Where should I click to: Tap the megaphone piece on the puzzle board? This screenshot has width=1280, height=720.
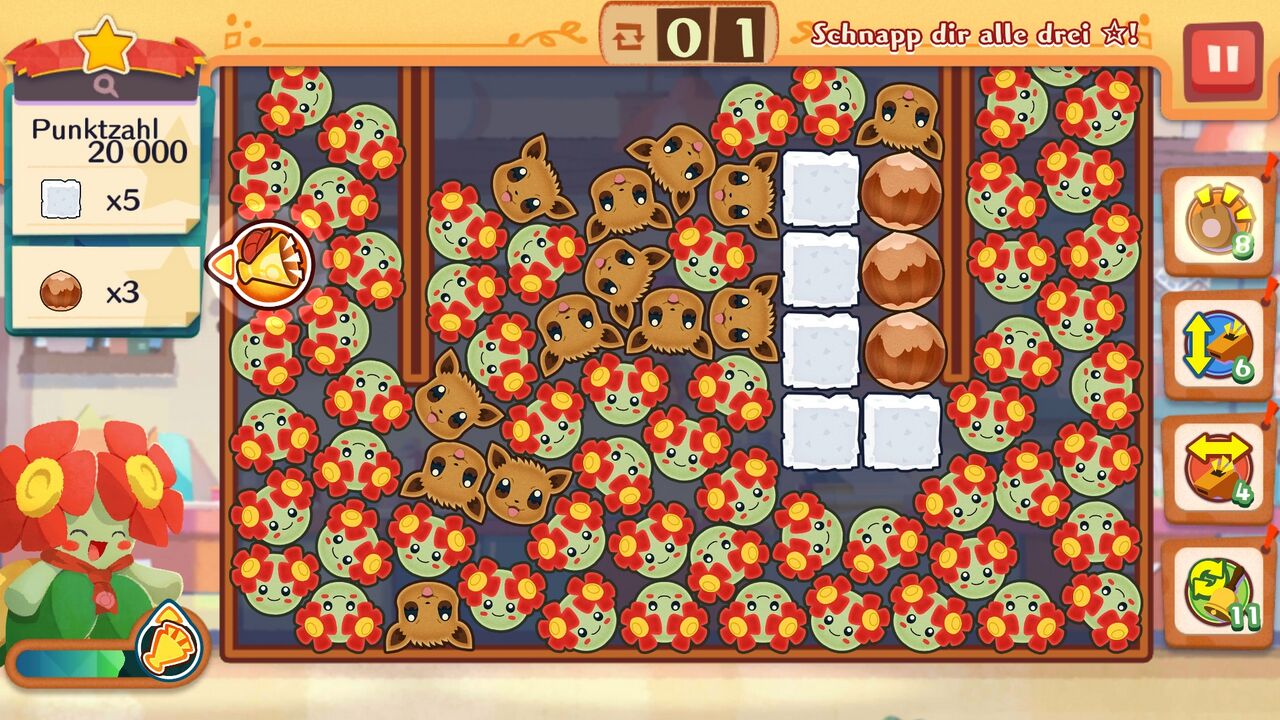[x=265, y=264]
